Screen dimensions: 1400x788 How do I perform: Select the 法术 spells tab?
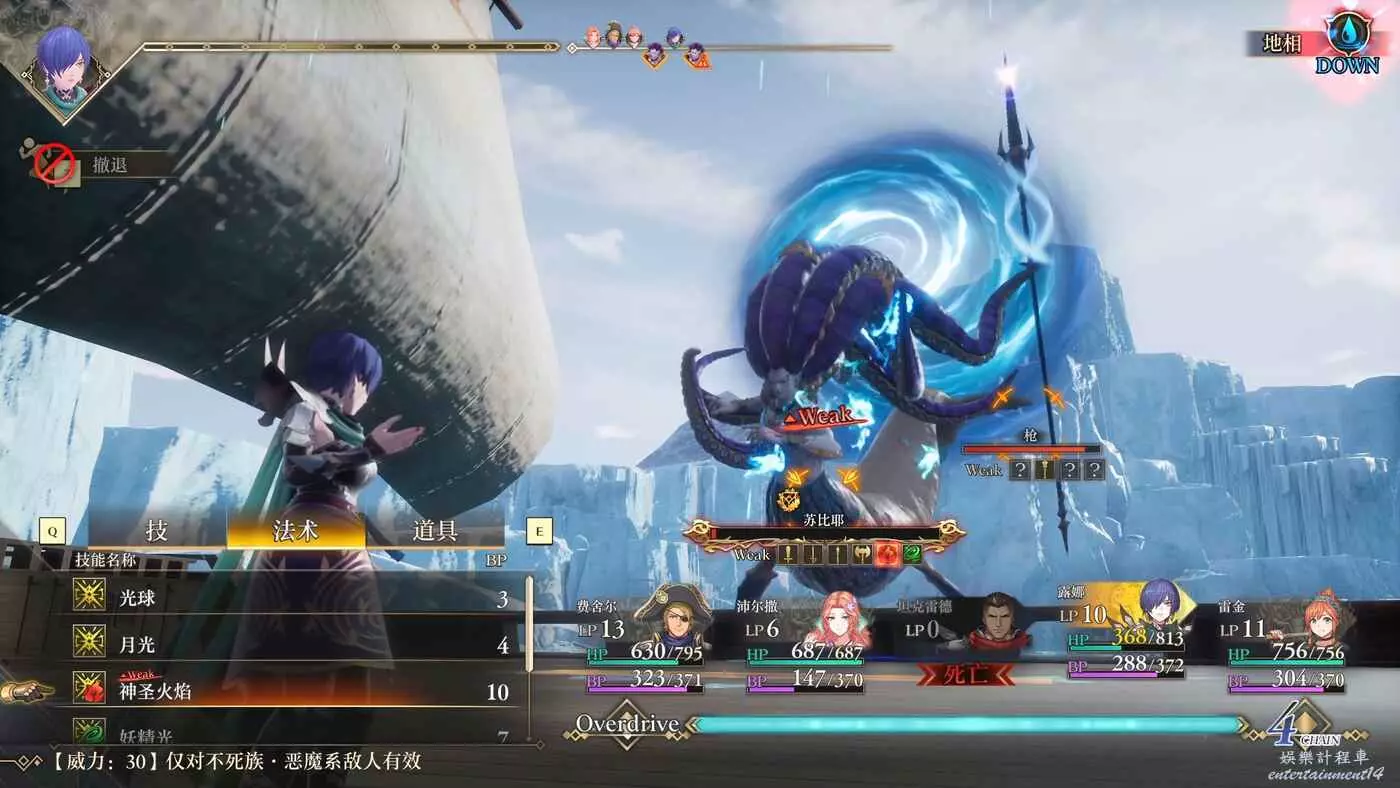point(296,531)
